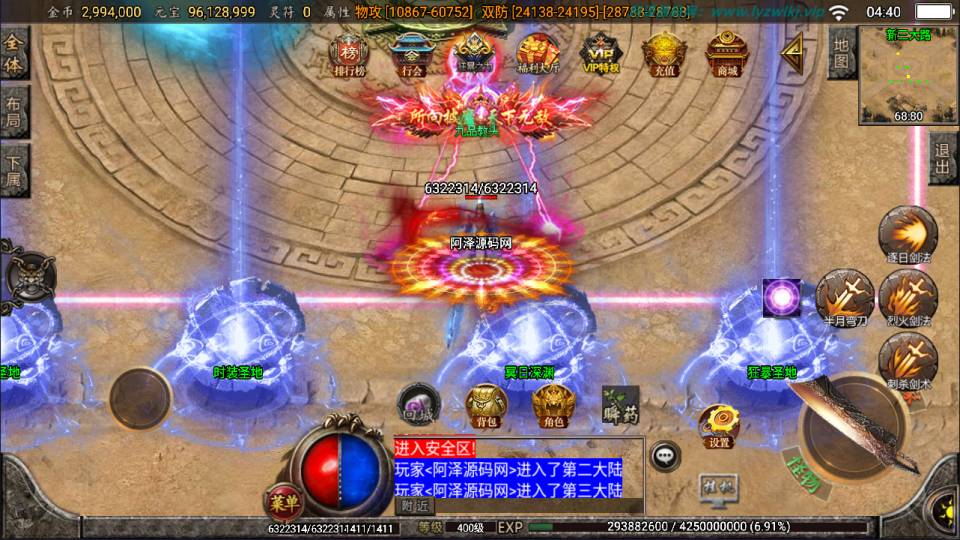Viewport: 960px width, 540px height.
Task: Select the 布局 layout tab
Action: [x=14, y=111]
